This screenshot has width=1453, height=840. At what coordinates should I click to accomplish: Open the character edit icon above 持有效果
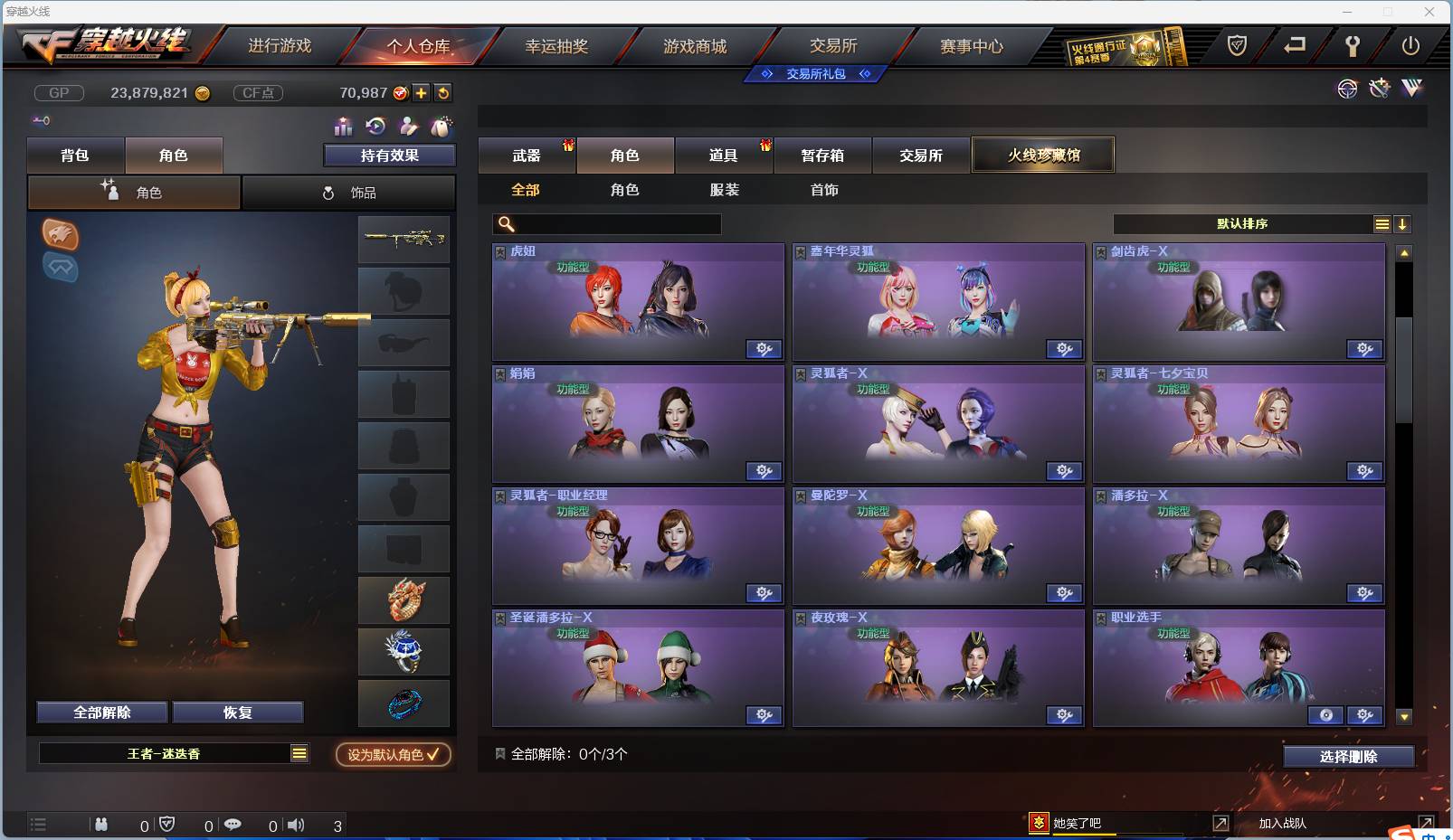(x=408, y=127)
